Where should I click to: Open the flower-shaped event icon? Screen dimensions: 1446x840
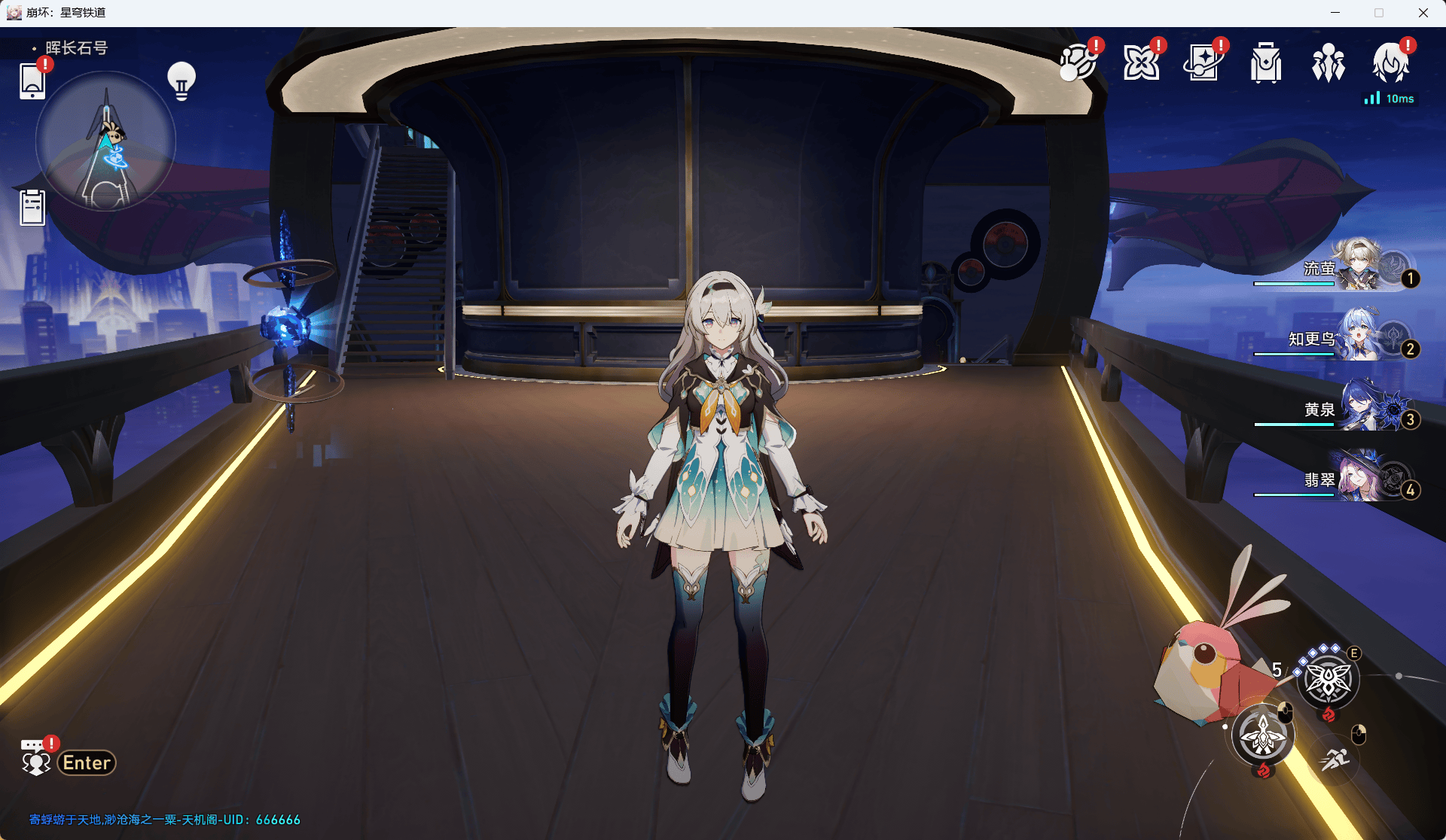pos(1141,63)
